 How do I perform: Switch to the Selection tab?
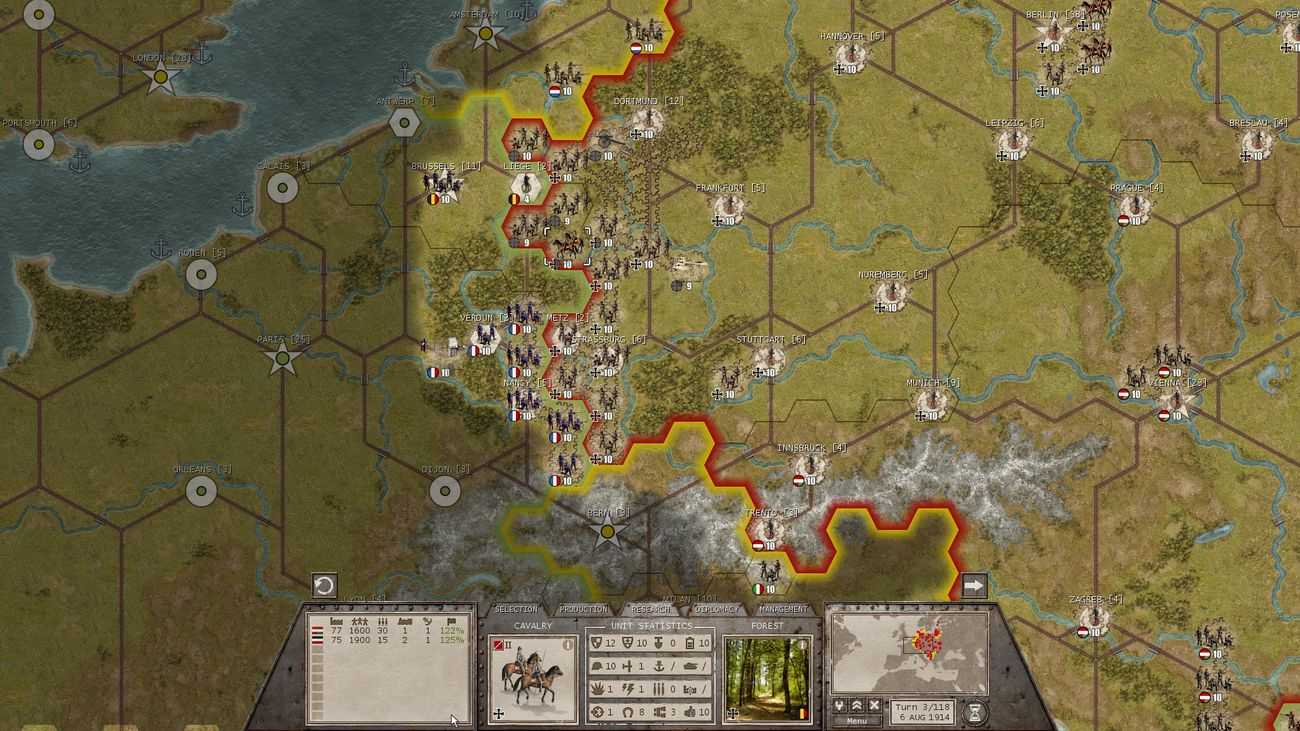coord(516,609)
